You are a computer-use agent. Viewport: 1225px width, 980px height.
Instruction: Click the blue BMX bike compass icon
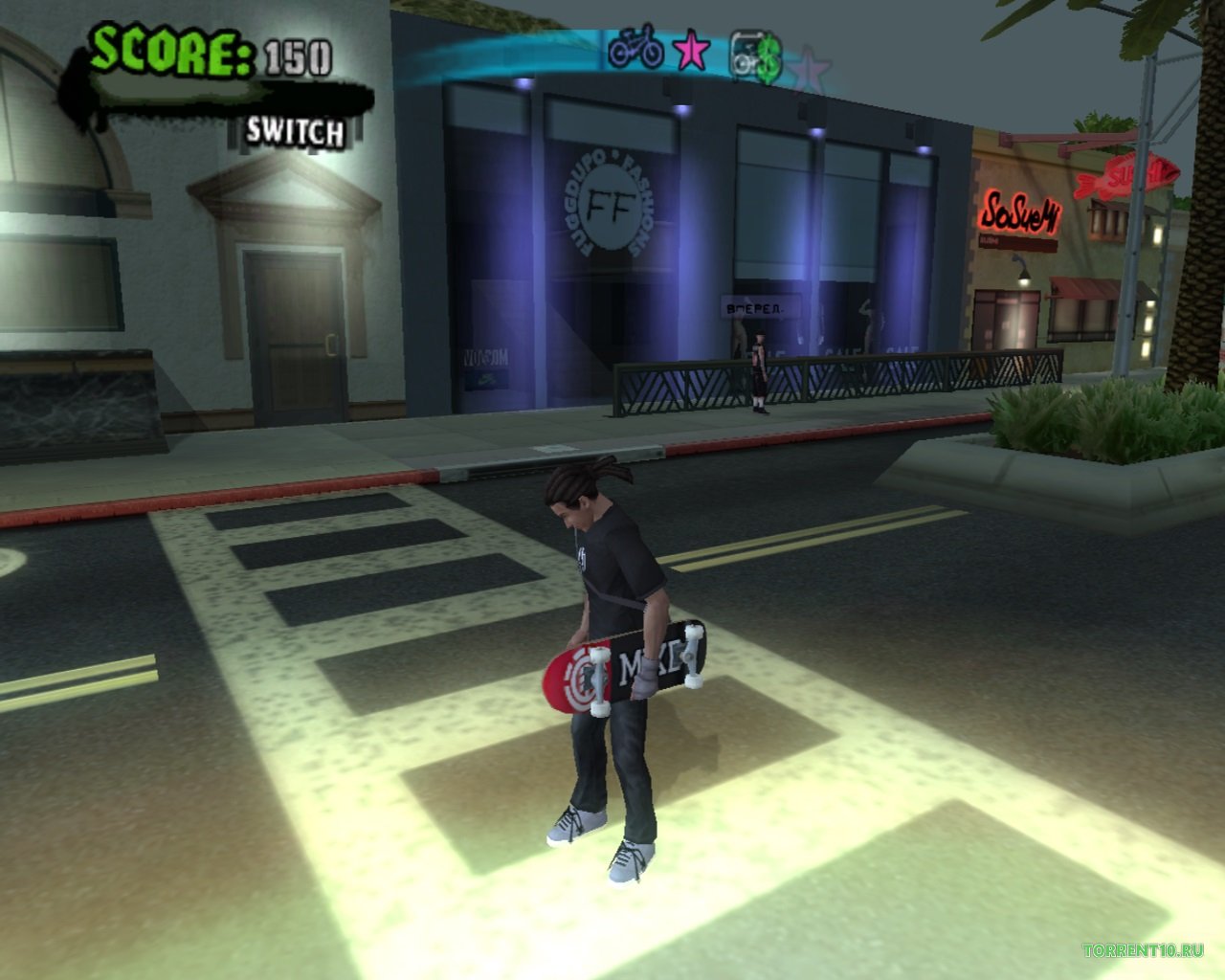pos(635,48)
